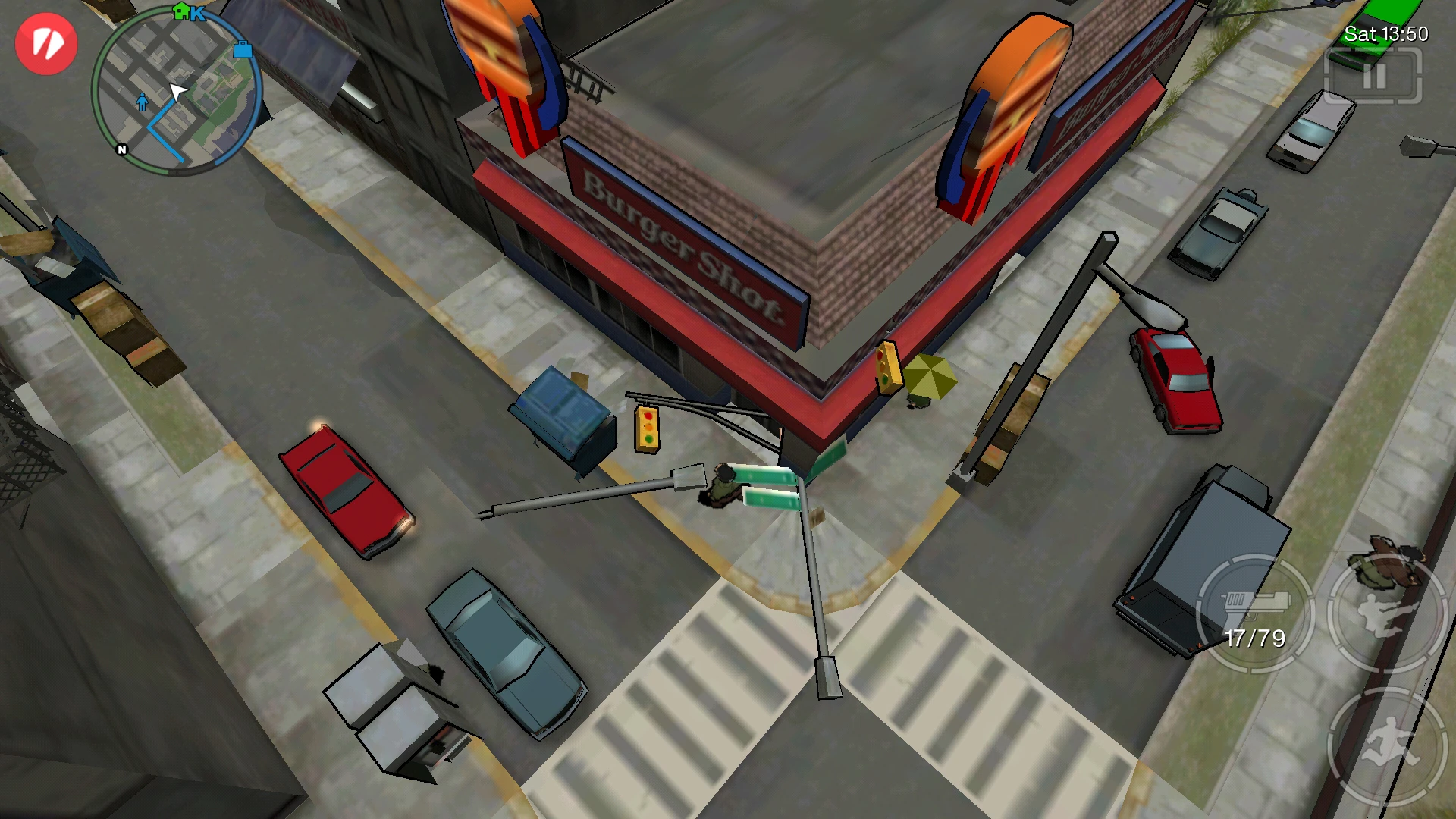
Task: Click the white player arrow on the minimap
Action: point(176,91)
